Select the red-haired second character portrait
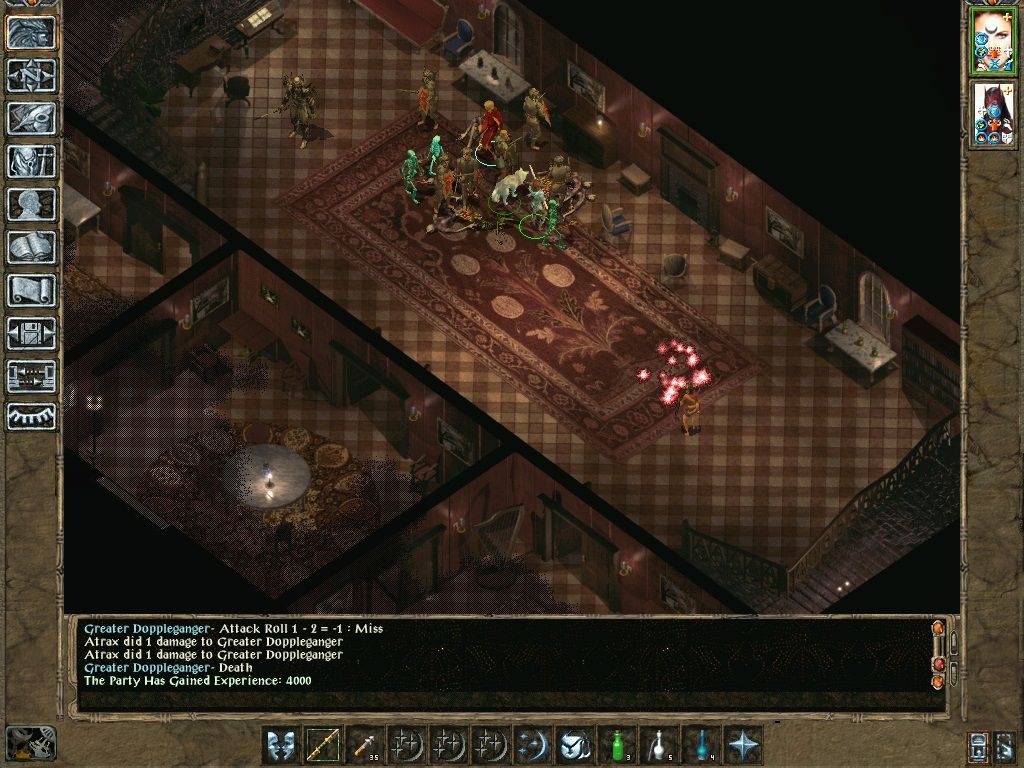Viewport: 1024px width, 768px height. (993, 114)
